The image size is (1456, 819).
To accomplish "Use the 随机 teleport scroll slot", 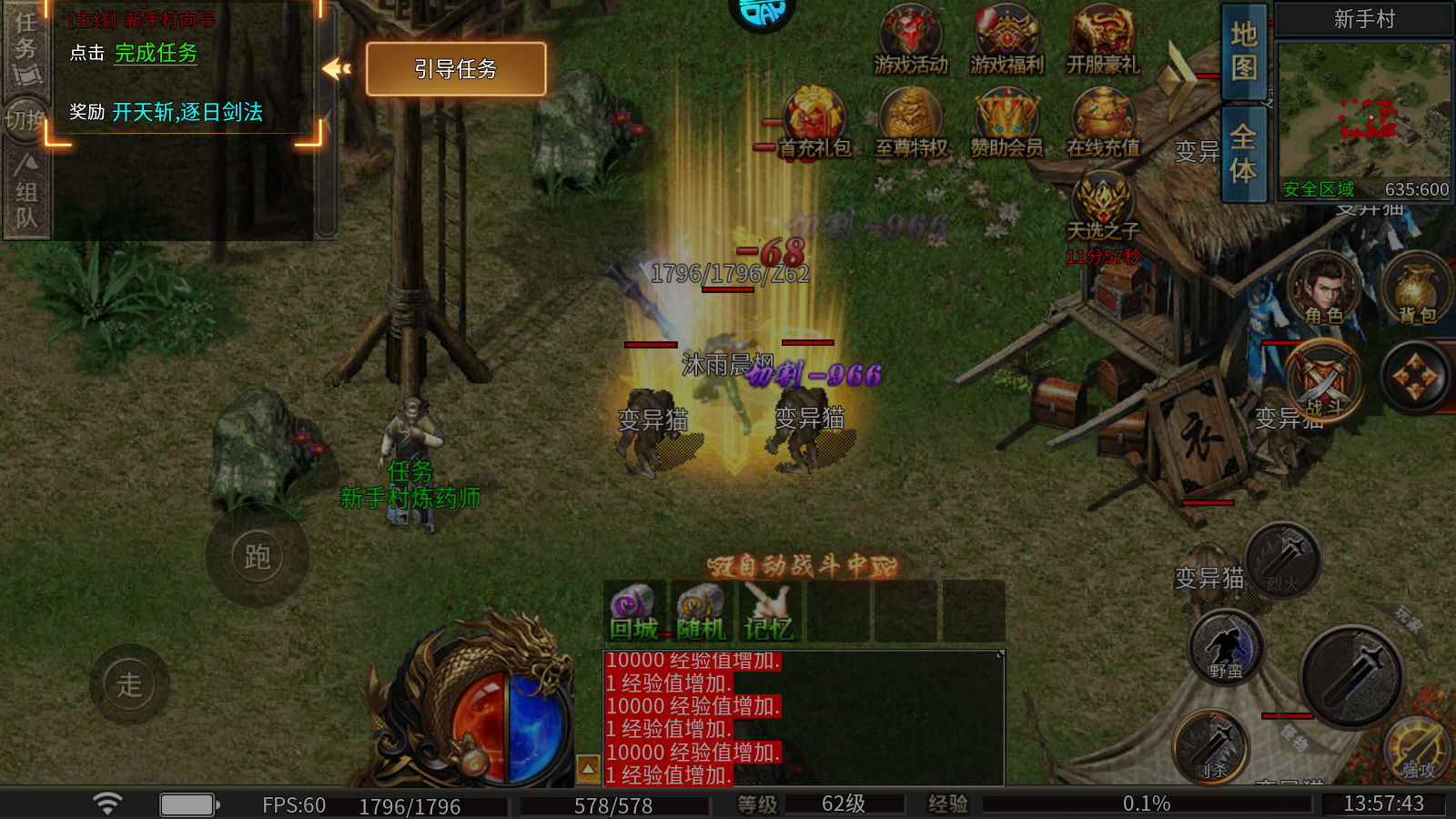I will point(701,612).
